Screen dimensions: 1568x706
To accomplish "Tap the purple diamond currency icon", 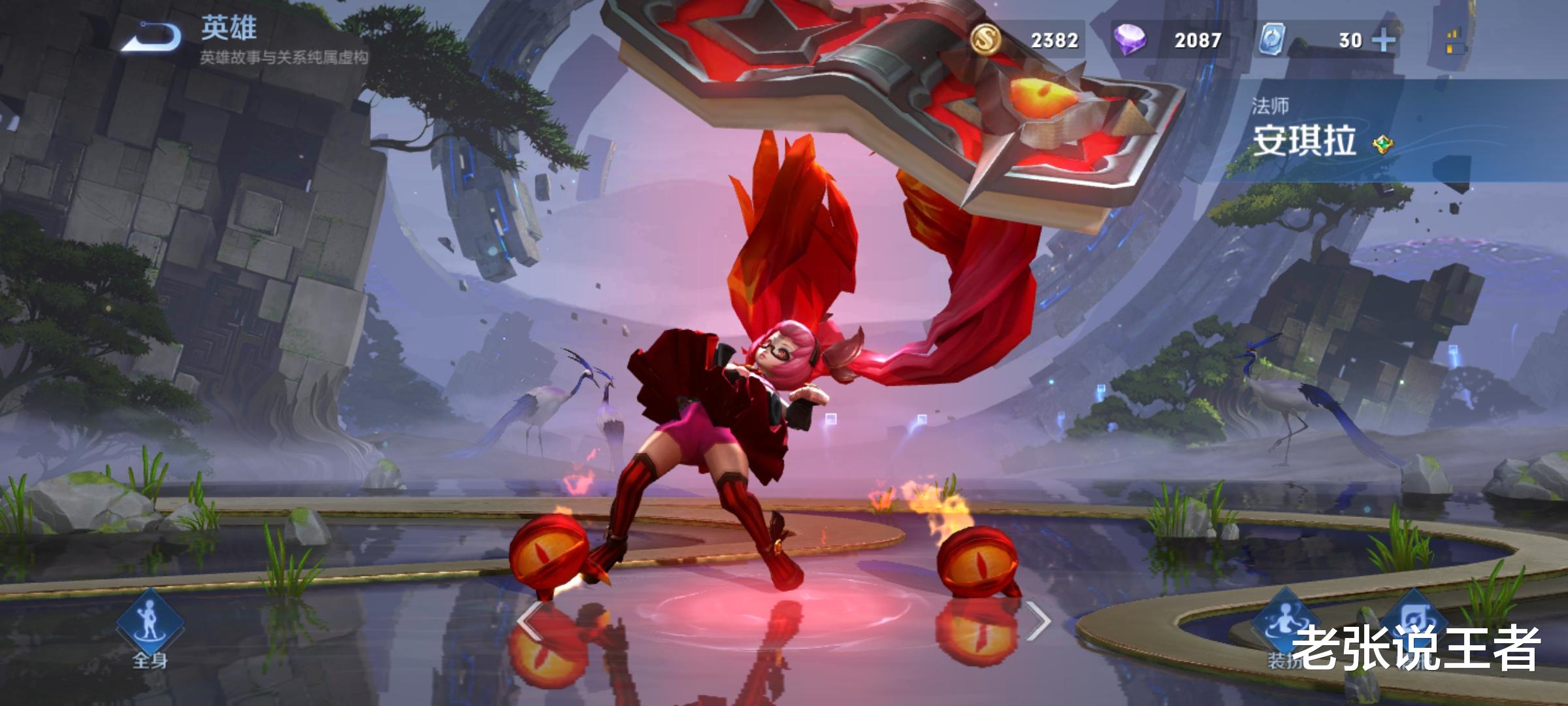I will point(1130,39).
